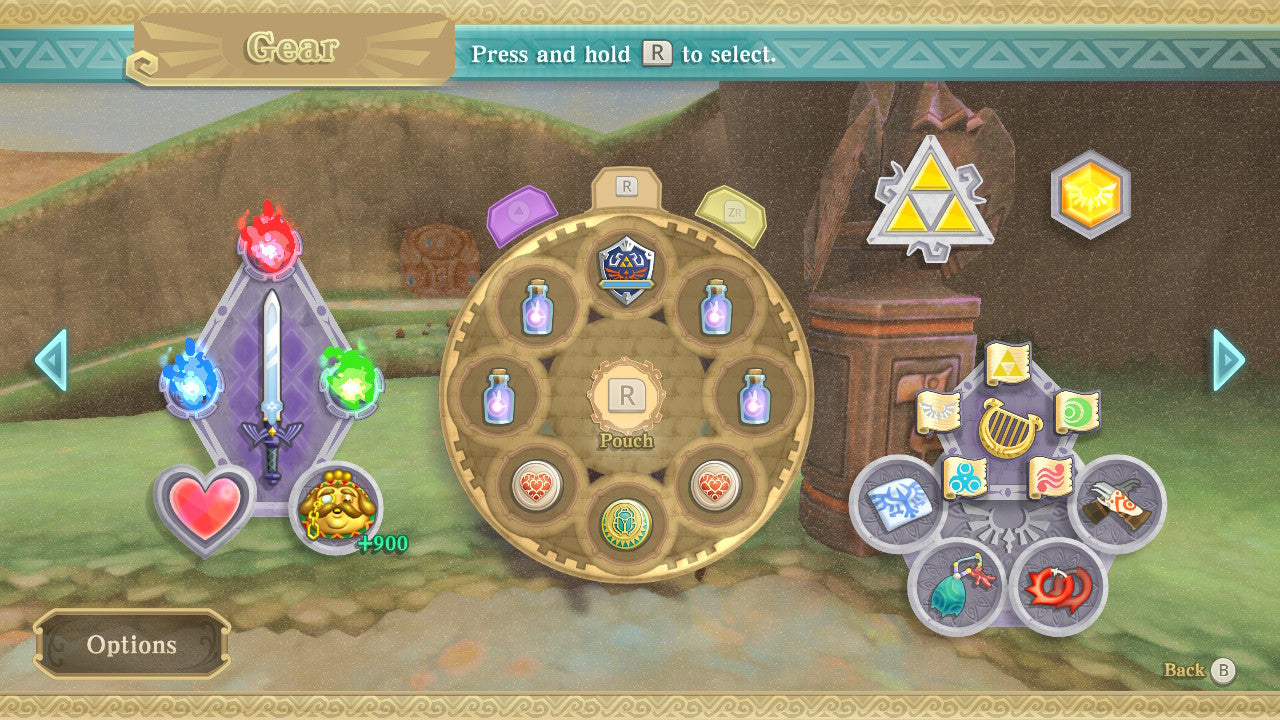Image resolution: width=1280 pixels, height=720 pixels.
Task: Check the rupee wallet showing +900
Action: (337, 509)
